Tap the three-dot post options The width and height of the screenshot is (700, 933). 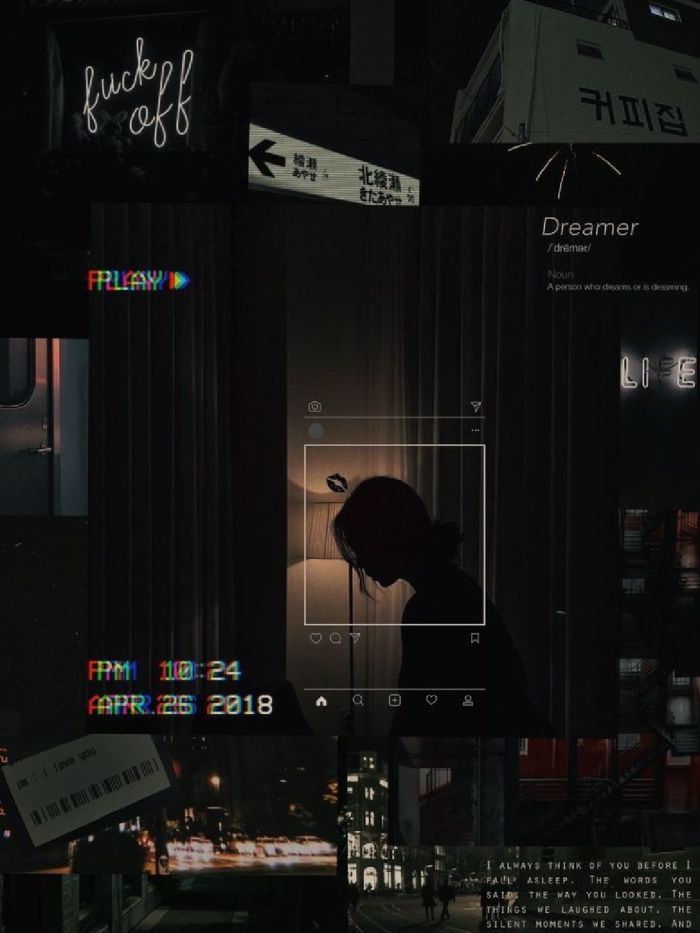tap(475, 430)
